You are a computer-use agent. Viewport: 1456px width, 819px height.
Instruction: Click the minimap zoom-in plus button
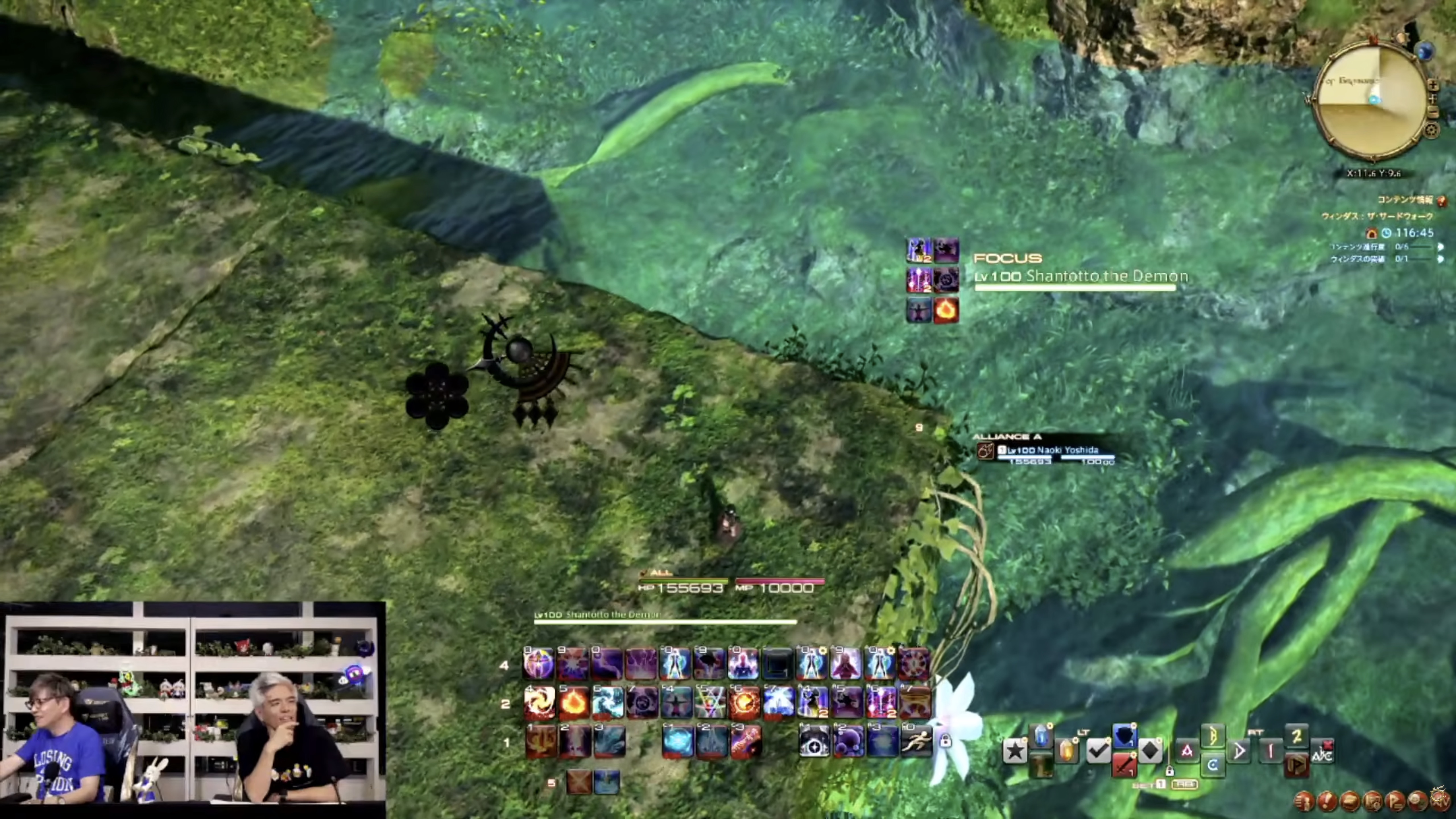coord(1433,85)
